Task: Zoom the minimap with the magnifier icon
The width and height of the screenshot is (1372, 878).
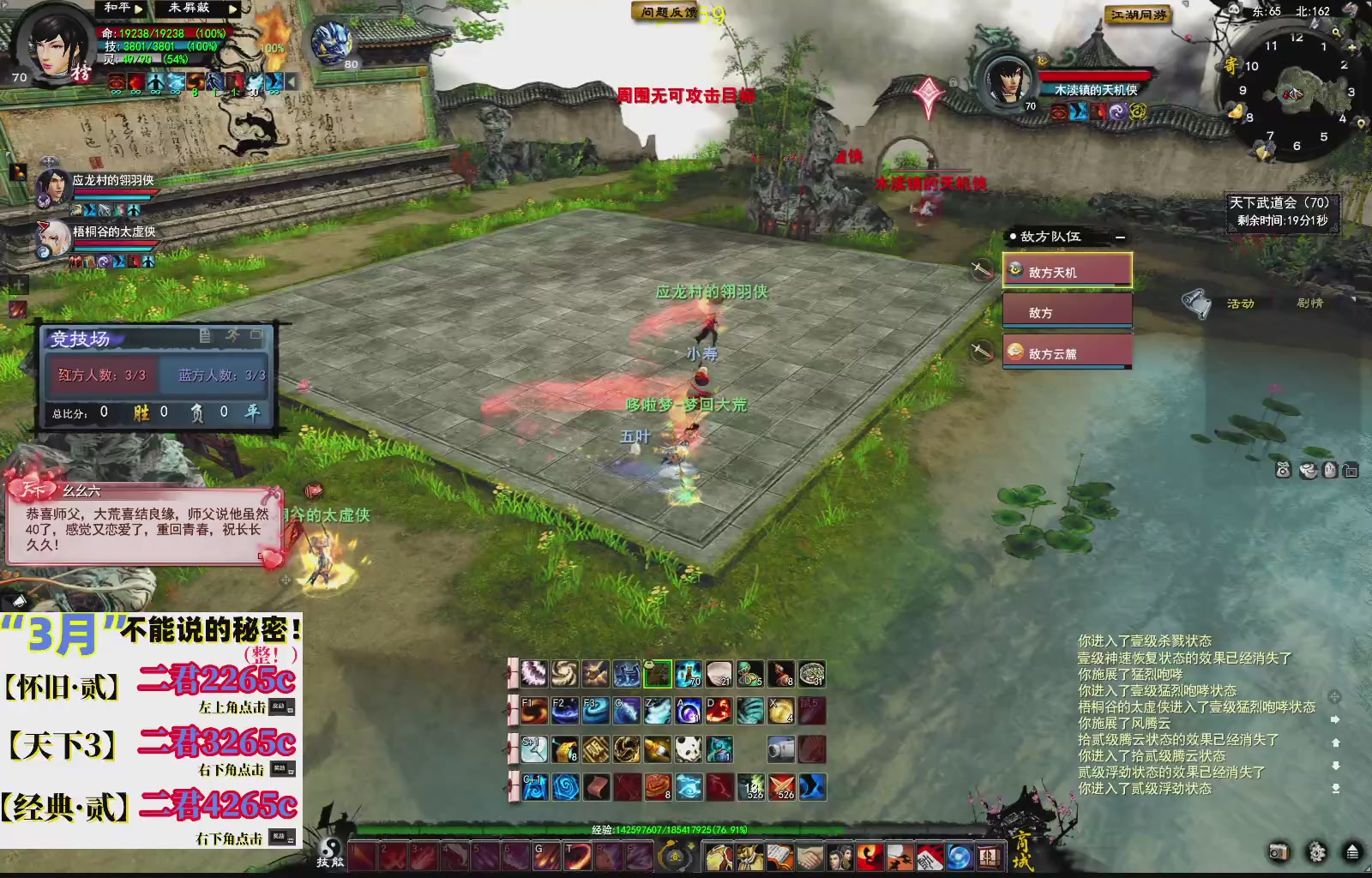Action: click(x=1337, y=33)
